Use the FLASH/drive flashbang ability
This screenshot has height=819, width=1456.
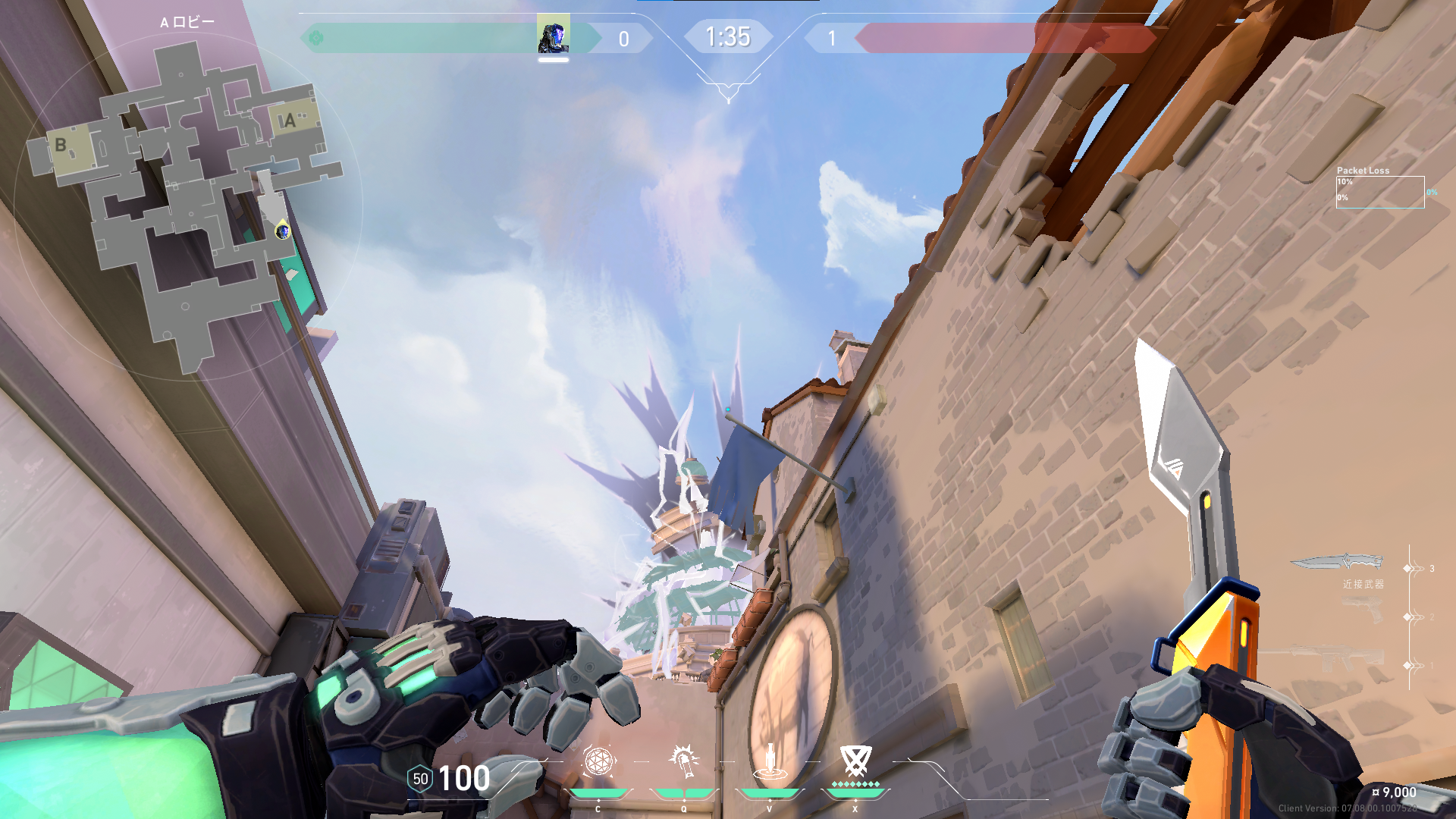[x=684, y=762]
